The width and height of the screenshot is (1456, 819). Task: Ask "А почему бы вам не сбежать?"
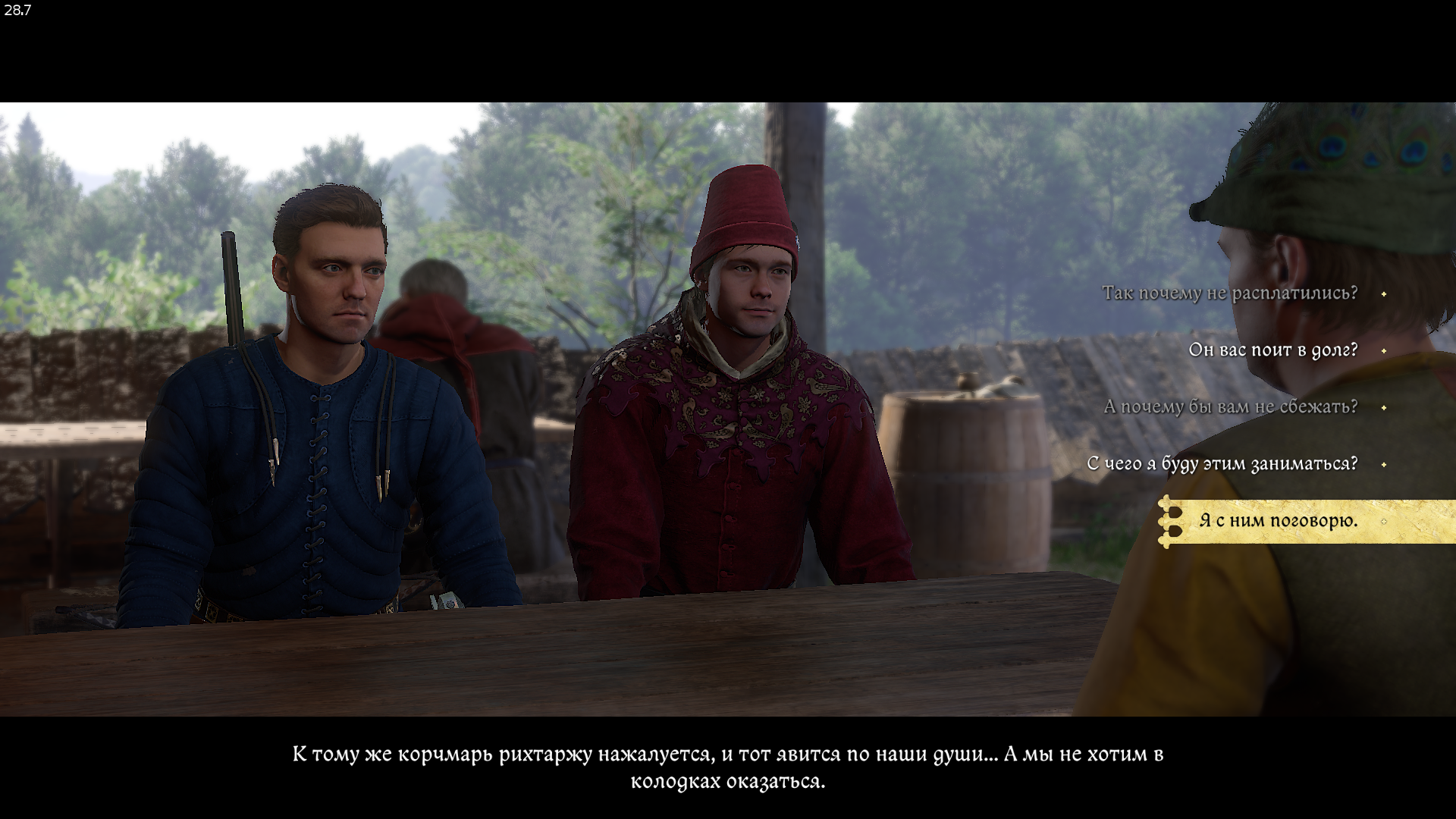coord(1230,407)
